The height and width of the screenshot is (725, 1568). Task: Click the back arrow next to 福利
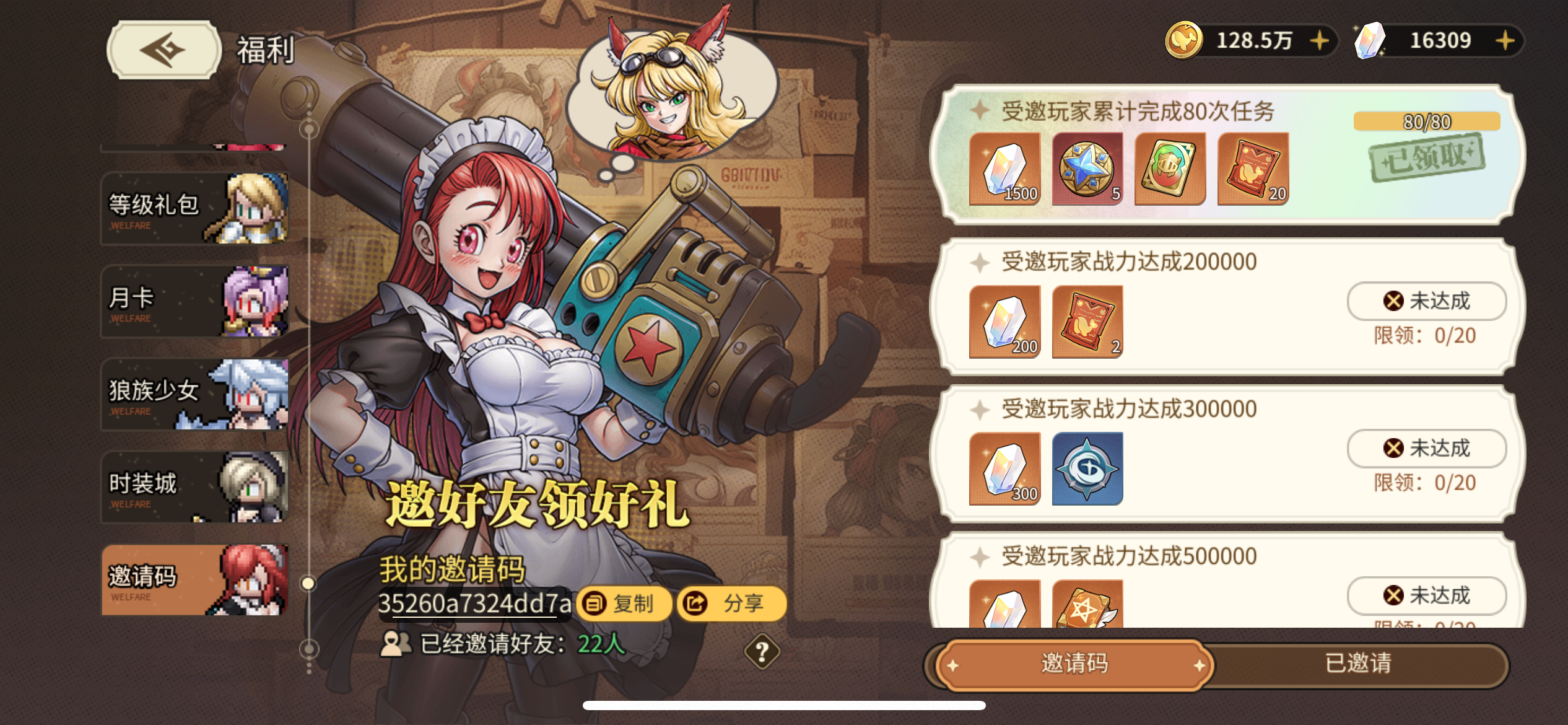(162, 48)
